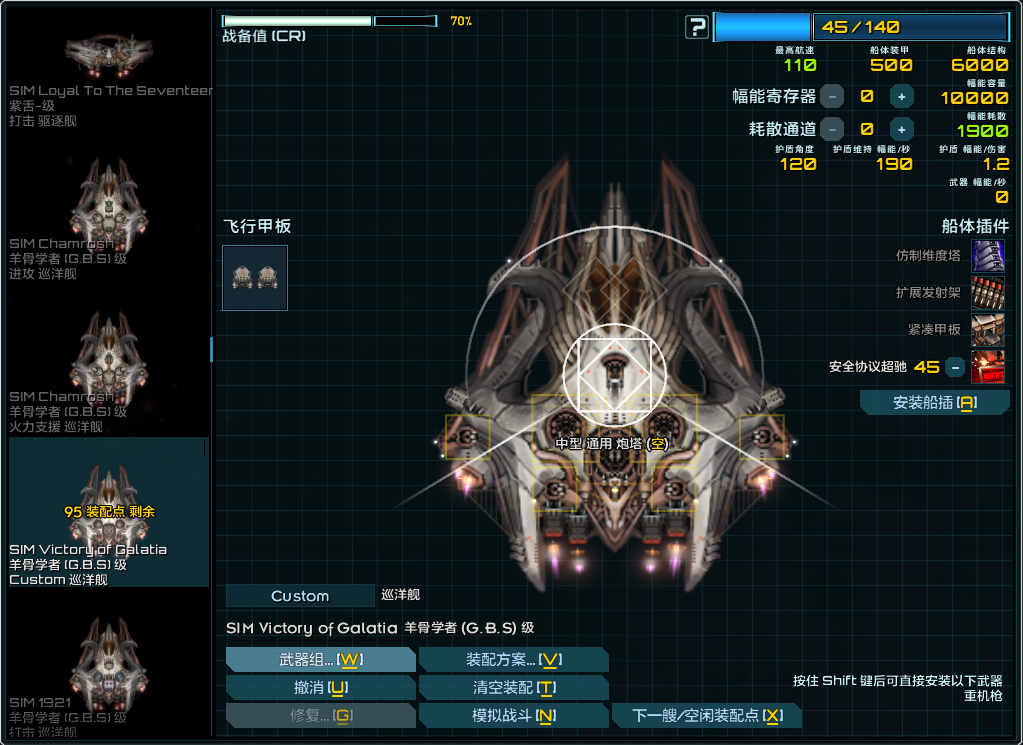Select the Safety Overrides hullmod icon

click(987, 367)
